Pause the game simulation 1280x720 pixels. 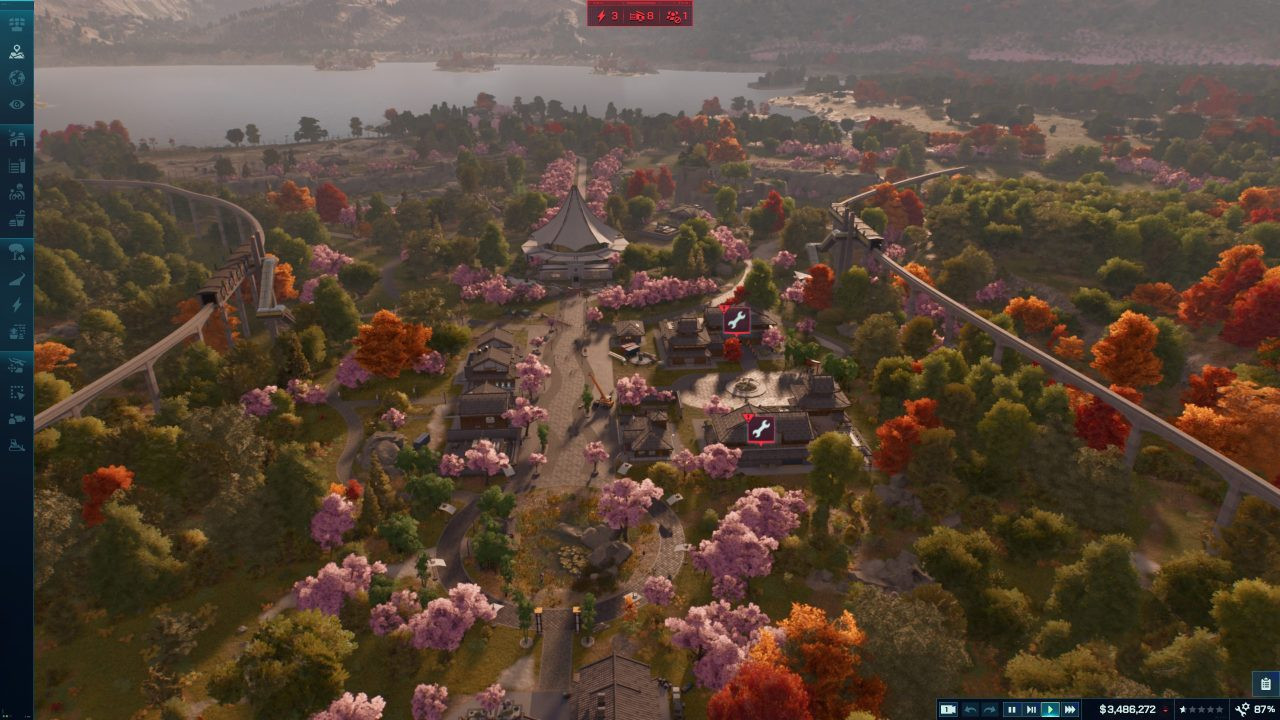point(1011,709)
